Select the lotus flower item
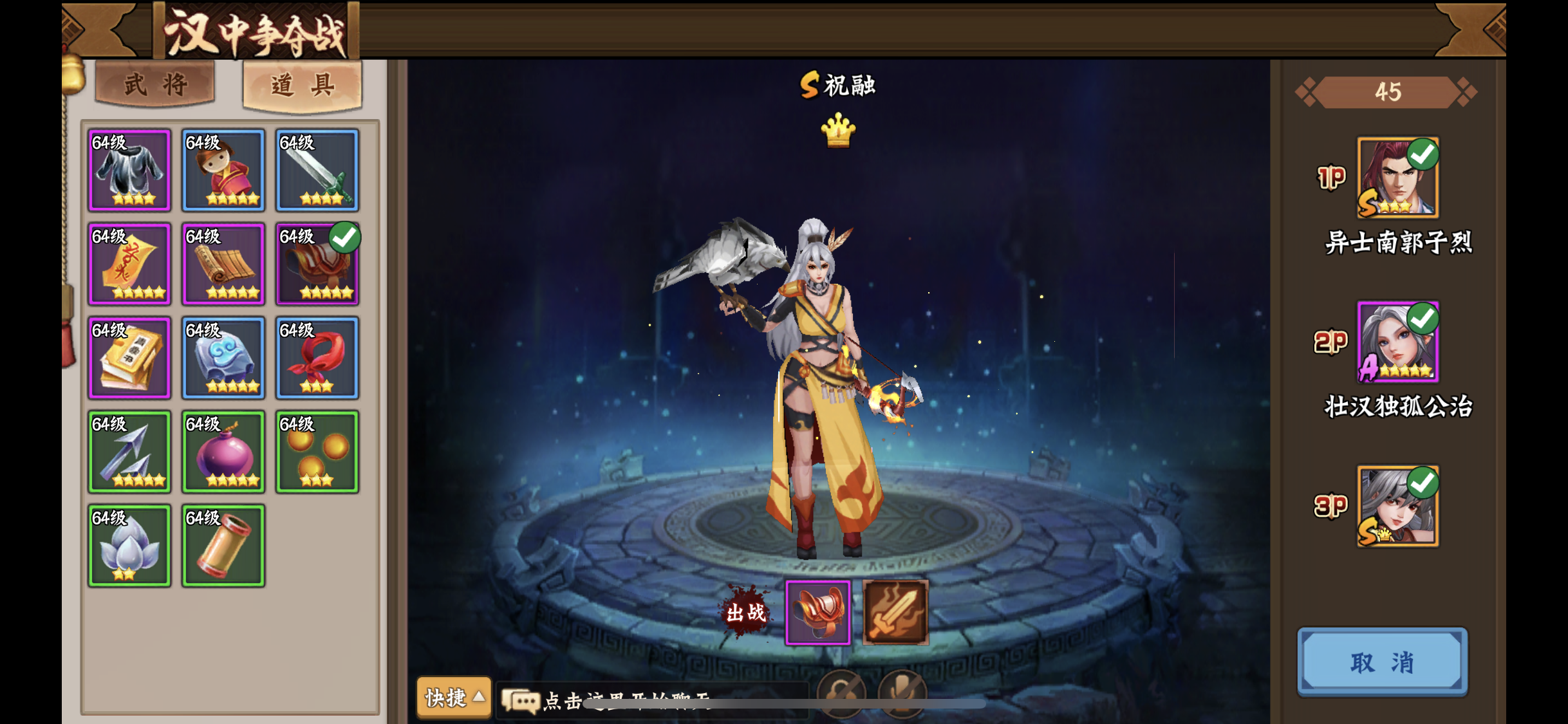1568x724 pixels. (129, 545)
